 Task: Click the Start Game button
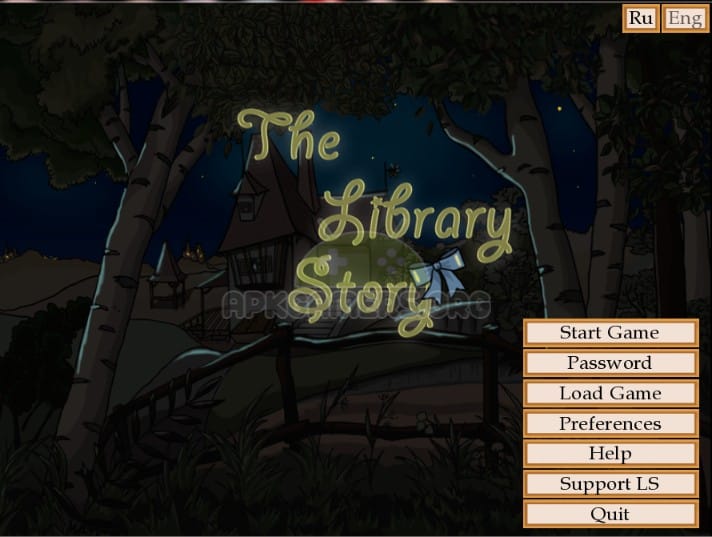pyautogui.click(x=609, y=333)
